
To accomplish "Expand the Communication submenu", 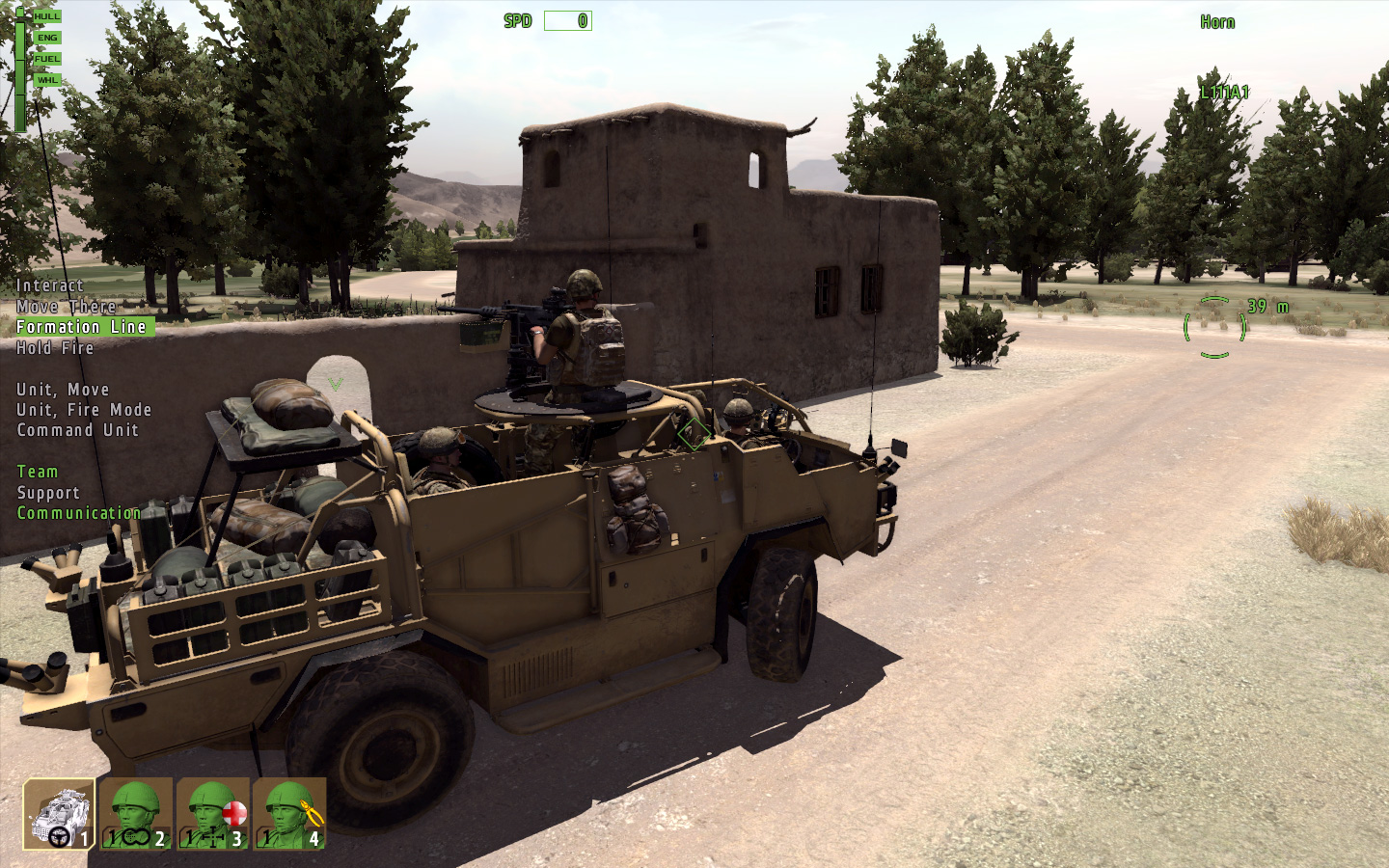I will (79, 512).
